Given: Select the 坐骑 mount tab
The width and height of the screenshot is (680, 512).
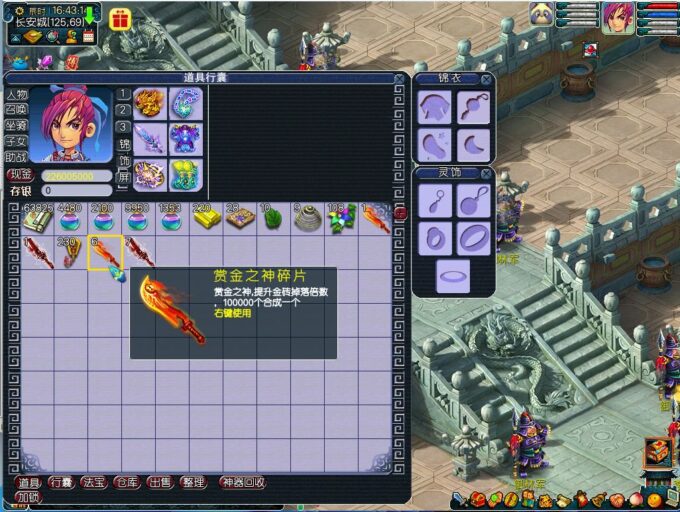Looking at the screenshot, I should pyautogui.click(x=16, y=126).
